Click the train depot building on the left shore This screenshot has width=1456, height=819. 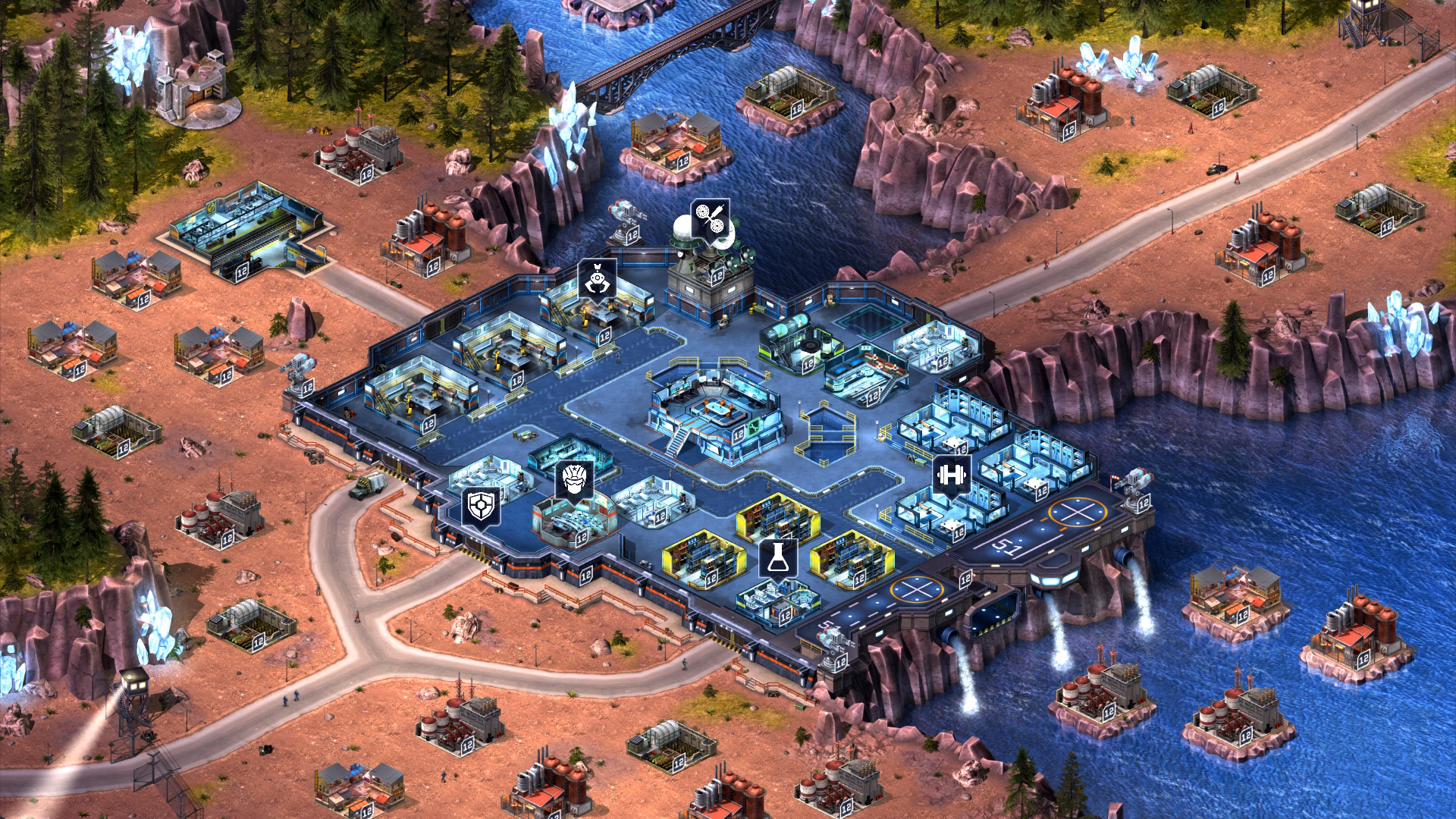coord(250,227)
